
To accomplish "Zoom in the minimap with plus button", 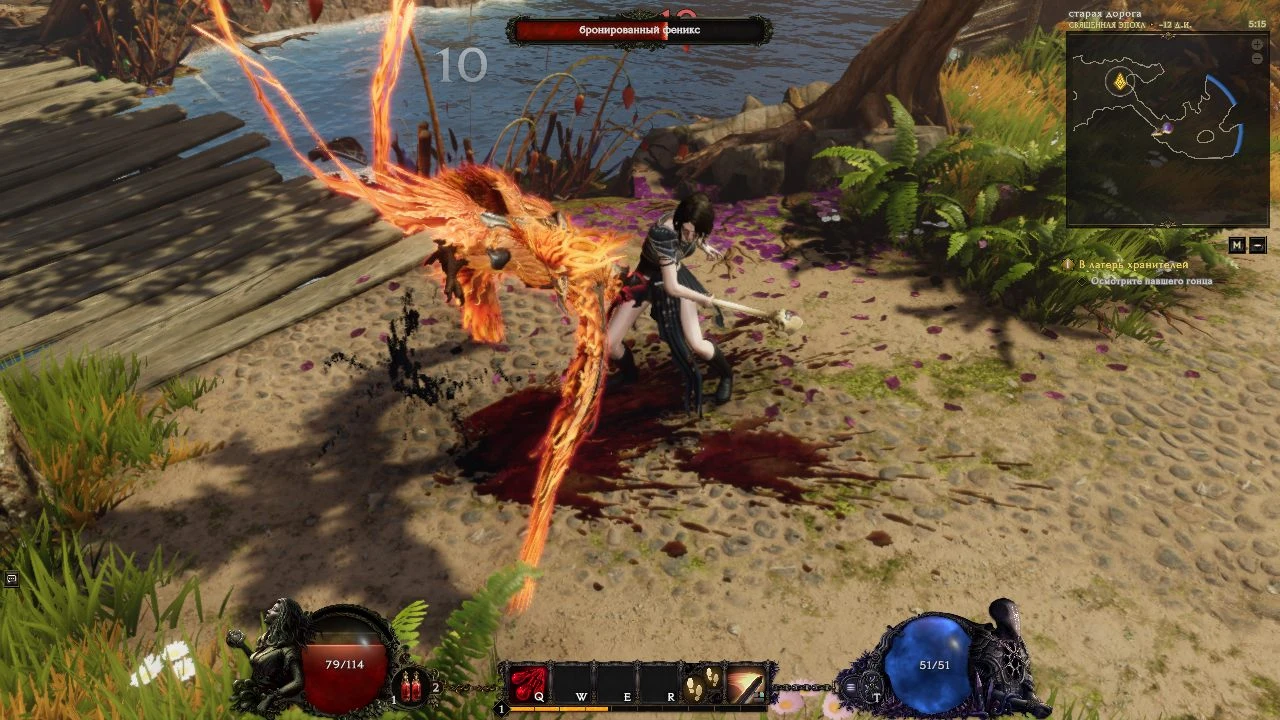I will 1257,45.
